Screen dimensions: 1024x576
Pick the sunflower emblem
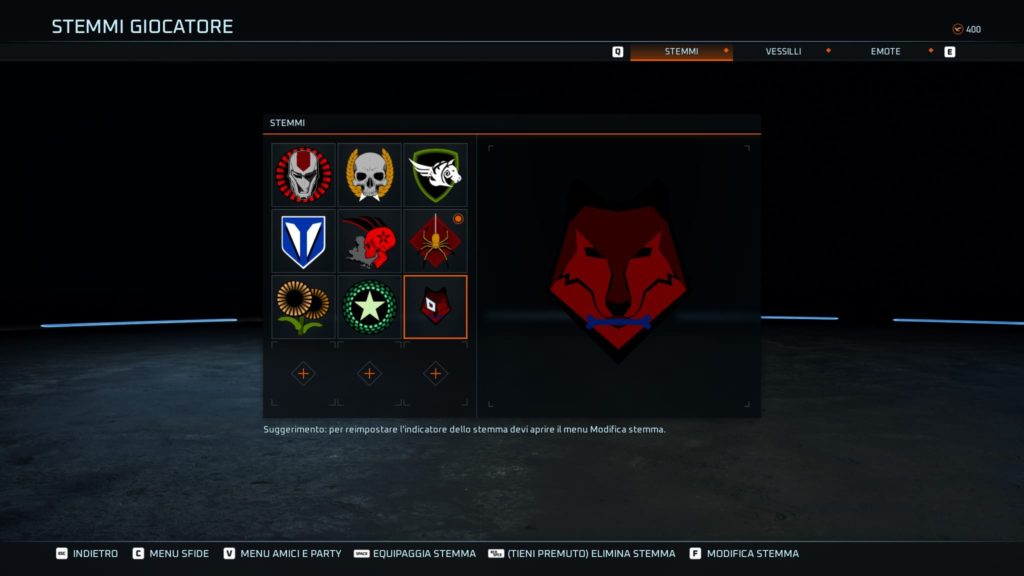(303, 307)
